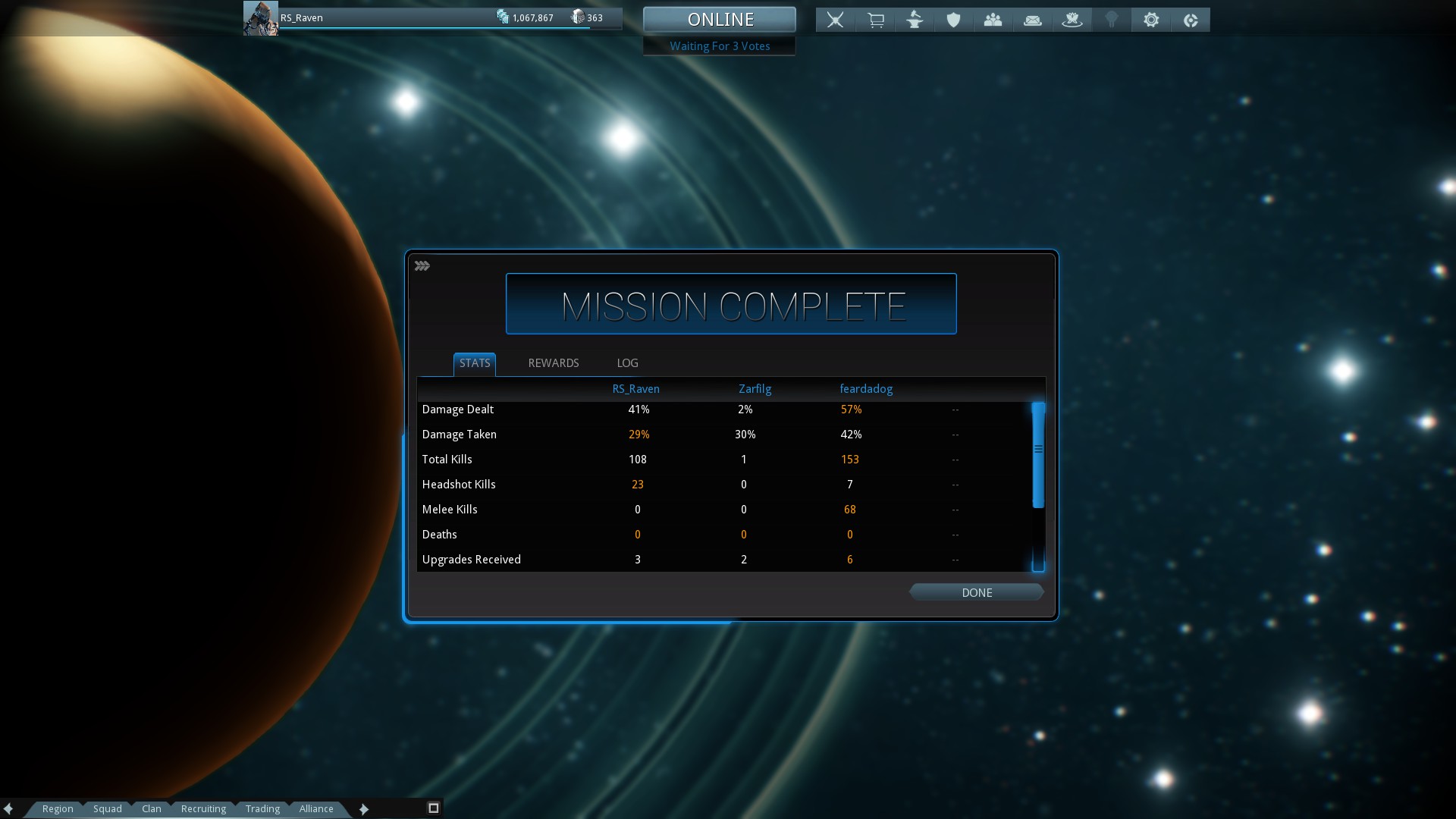Screen dimensions: 1456x819
Task: Open the foundry anvil icon
Action: click(x=915, y=20)
